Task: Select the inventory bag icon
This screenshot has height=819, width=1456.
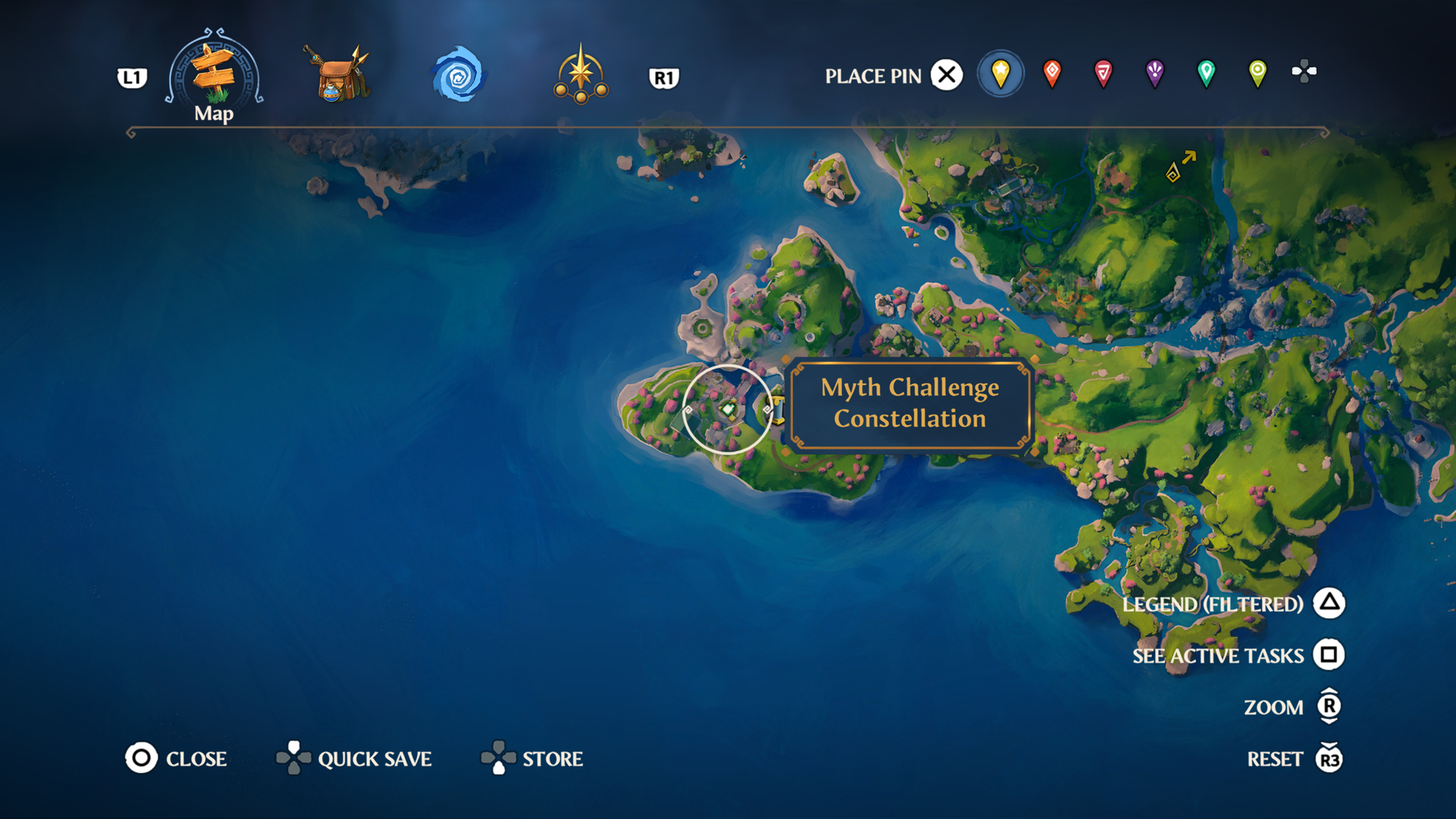Action: [336, 73]
